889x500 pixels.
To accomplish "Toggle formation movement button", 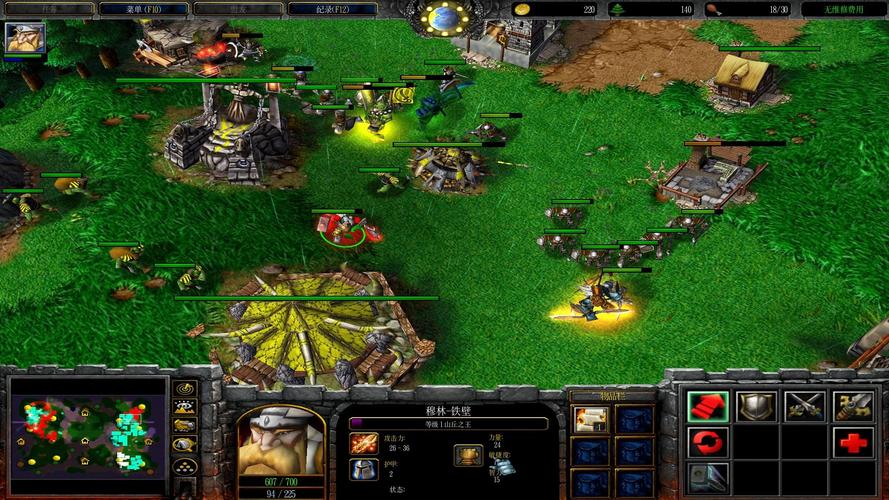I will 184,466.
